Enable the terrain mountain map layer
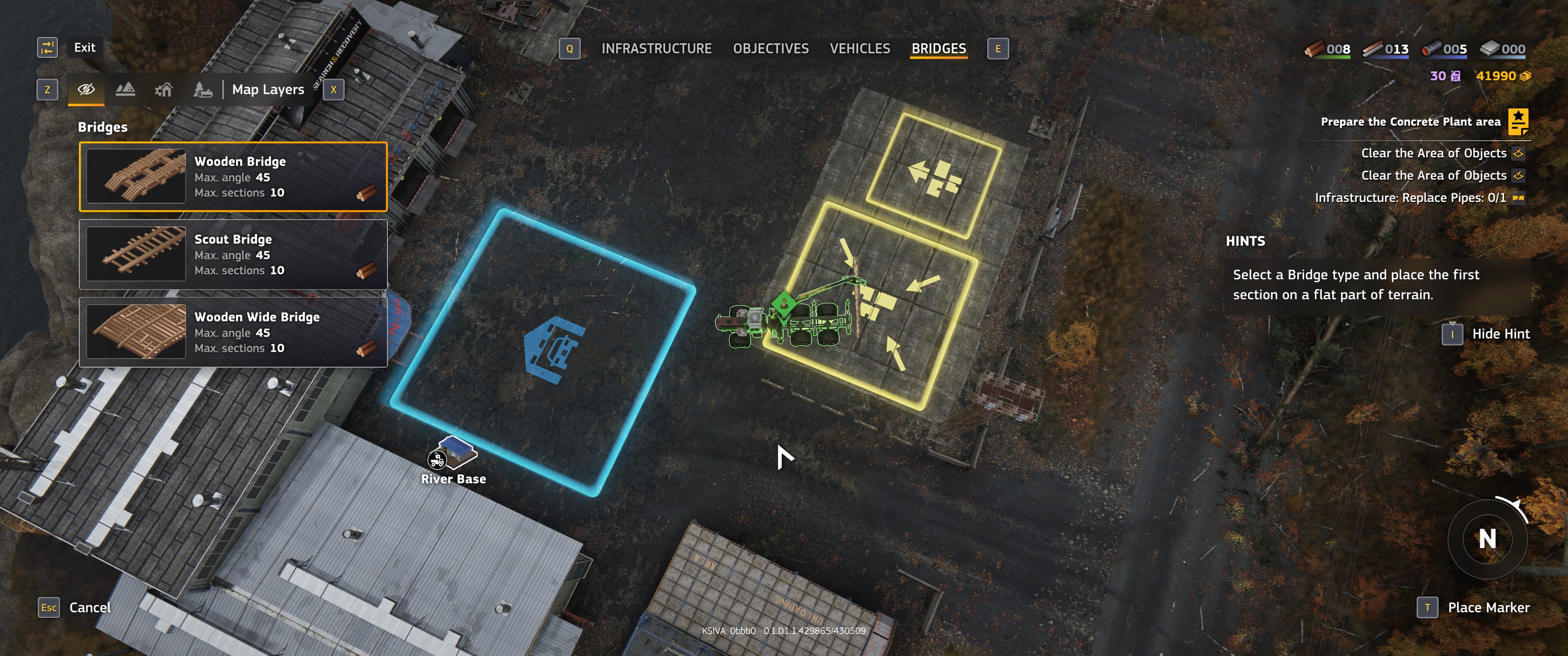The height and width of the screenshot is (656, 1568). [125, 89]
